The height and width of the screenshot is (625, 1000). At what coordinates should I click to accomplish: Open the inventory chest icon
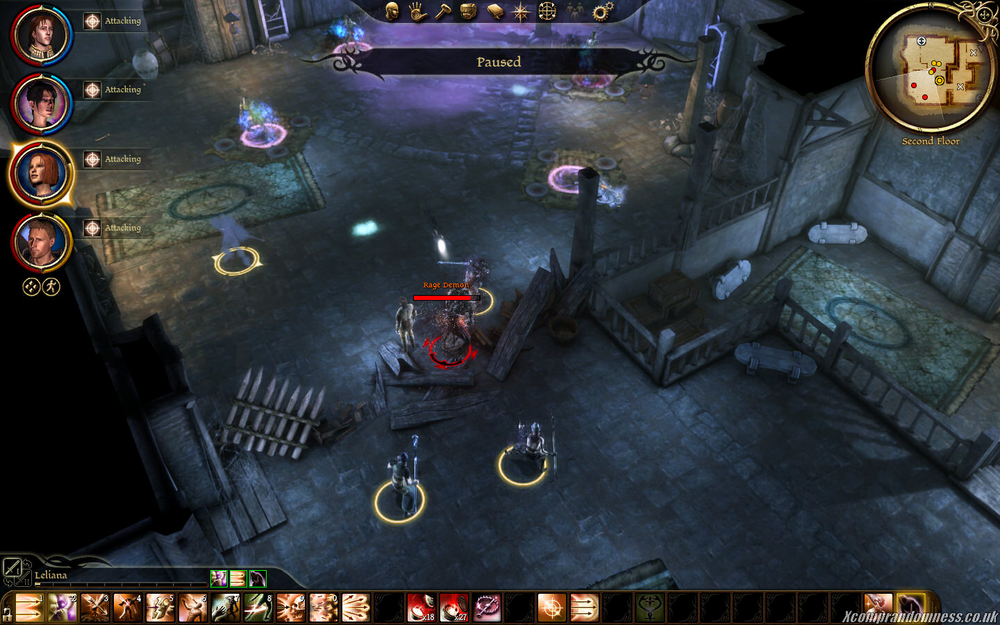468,12
